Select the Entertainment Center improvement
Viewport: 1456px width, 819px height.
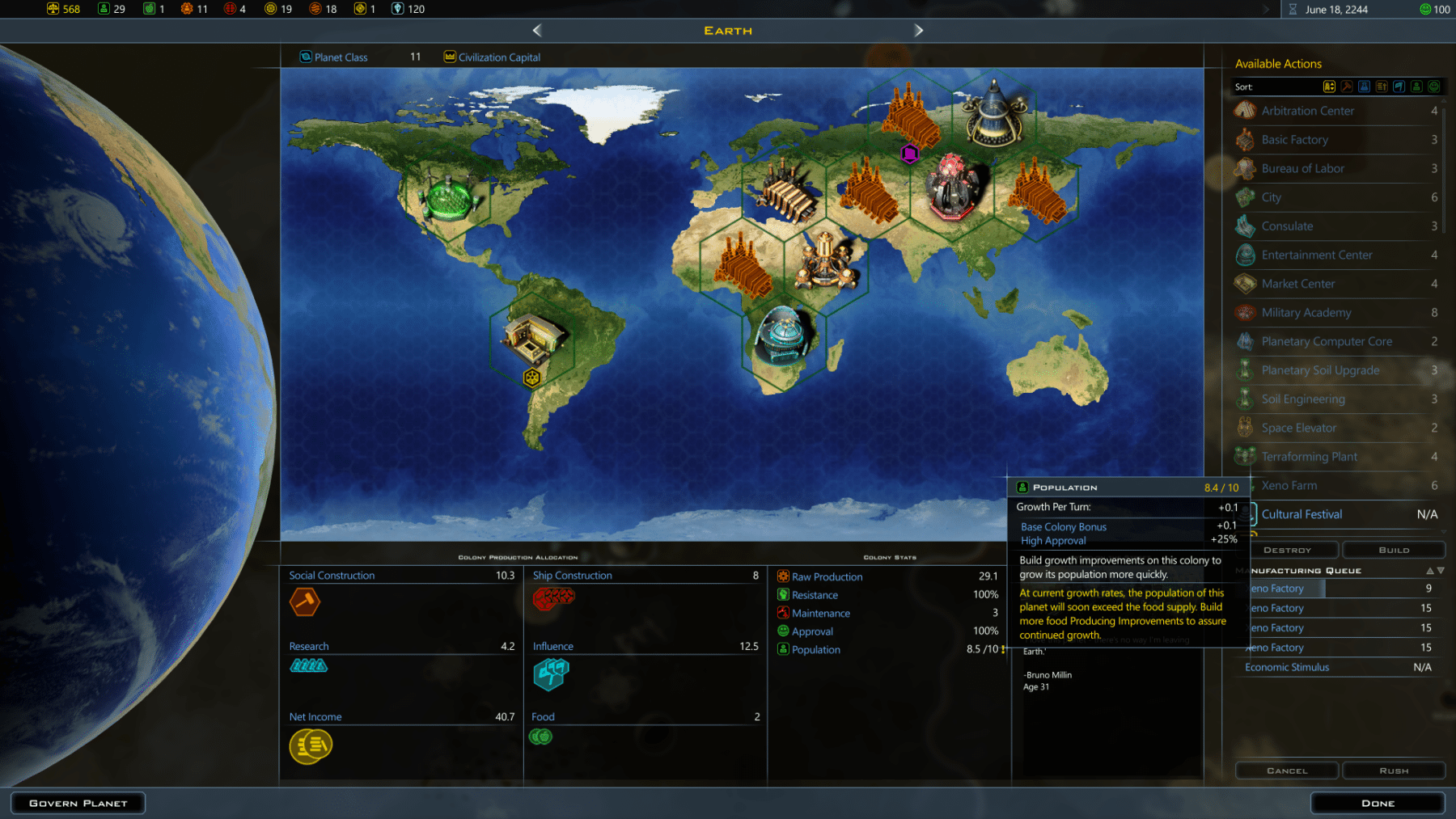[1316, 255]
